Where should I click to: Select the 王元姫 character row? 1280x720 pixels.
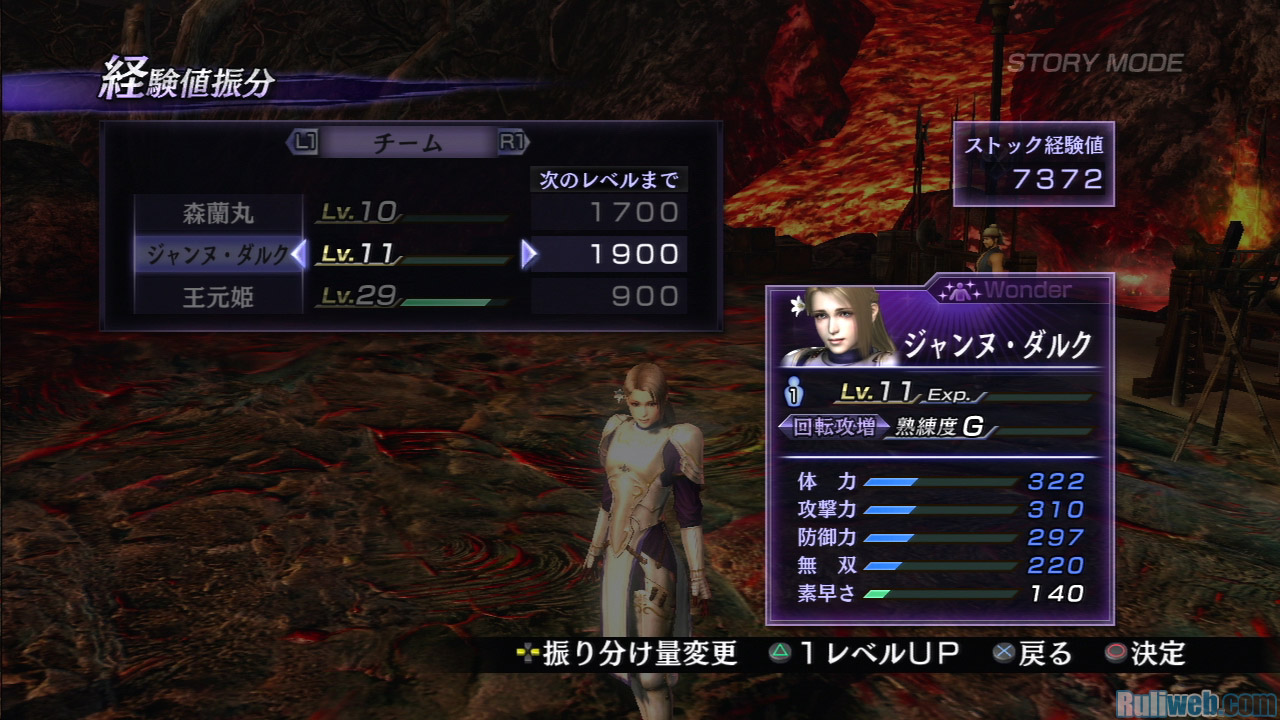218,297
